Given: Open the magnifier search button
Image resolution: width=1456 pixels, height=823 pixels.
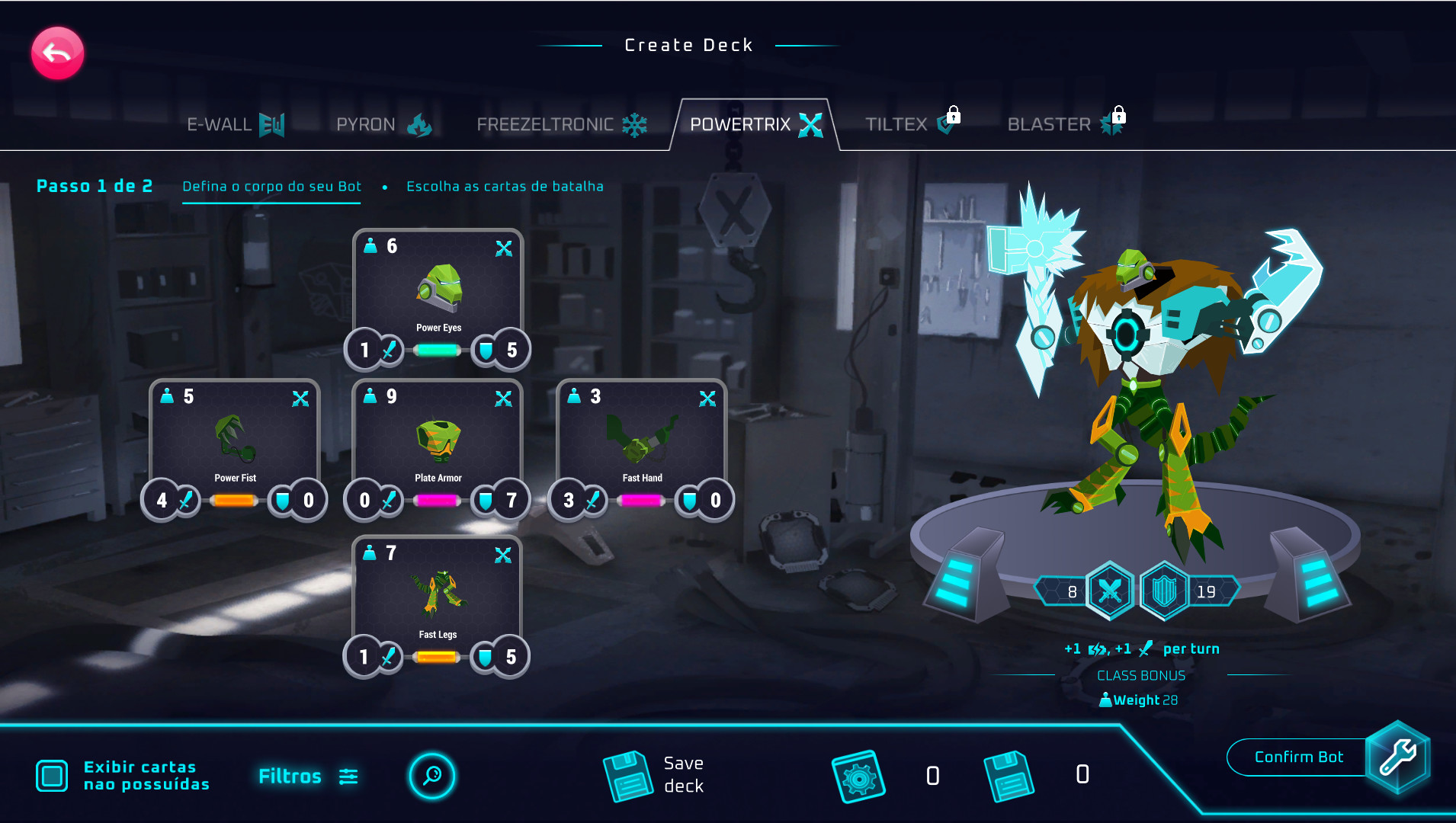Looking at the screenshot, I should (x=432, y=776).
